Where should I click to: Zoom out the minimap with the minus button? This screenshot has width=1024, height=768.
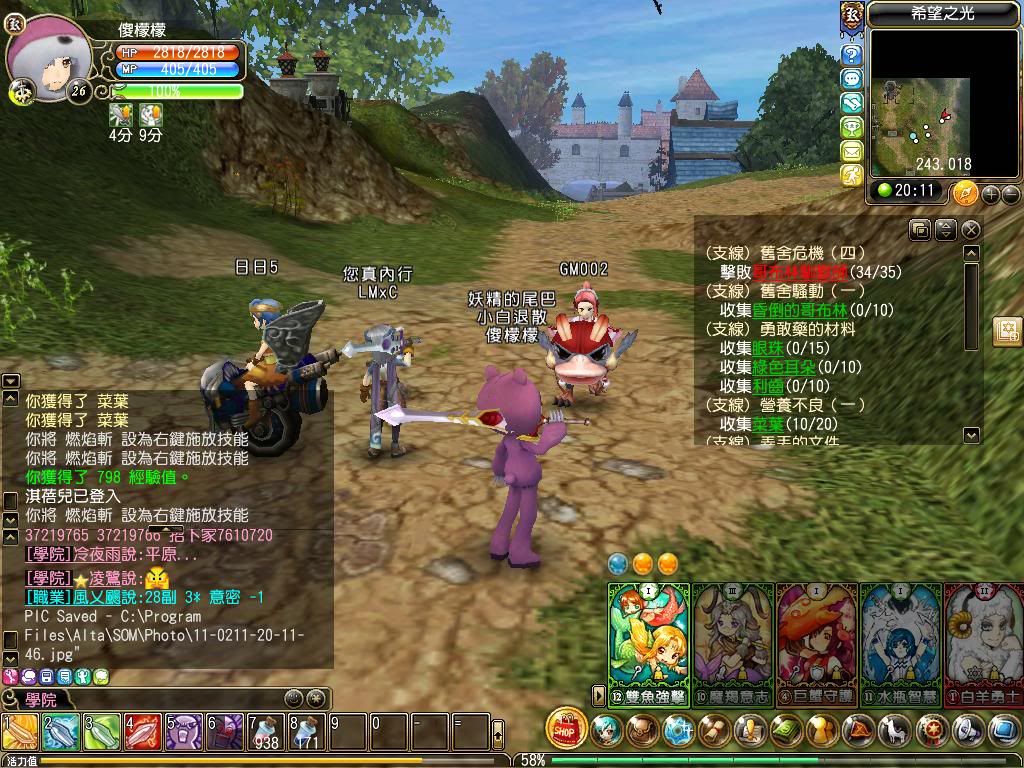1010,193
